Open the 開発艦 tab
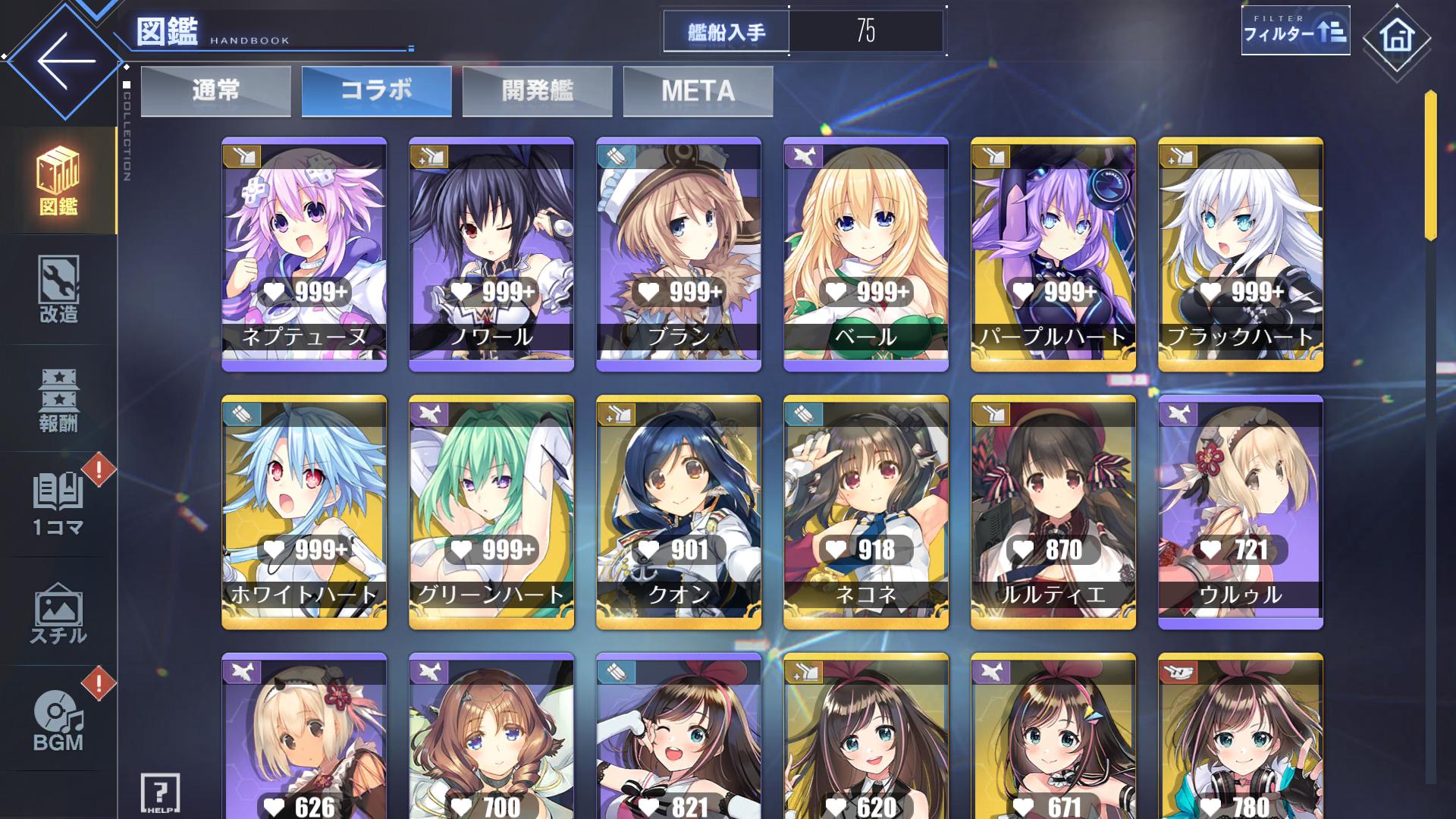1456x819 pixels. coord(537,91)
